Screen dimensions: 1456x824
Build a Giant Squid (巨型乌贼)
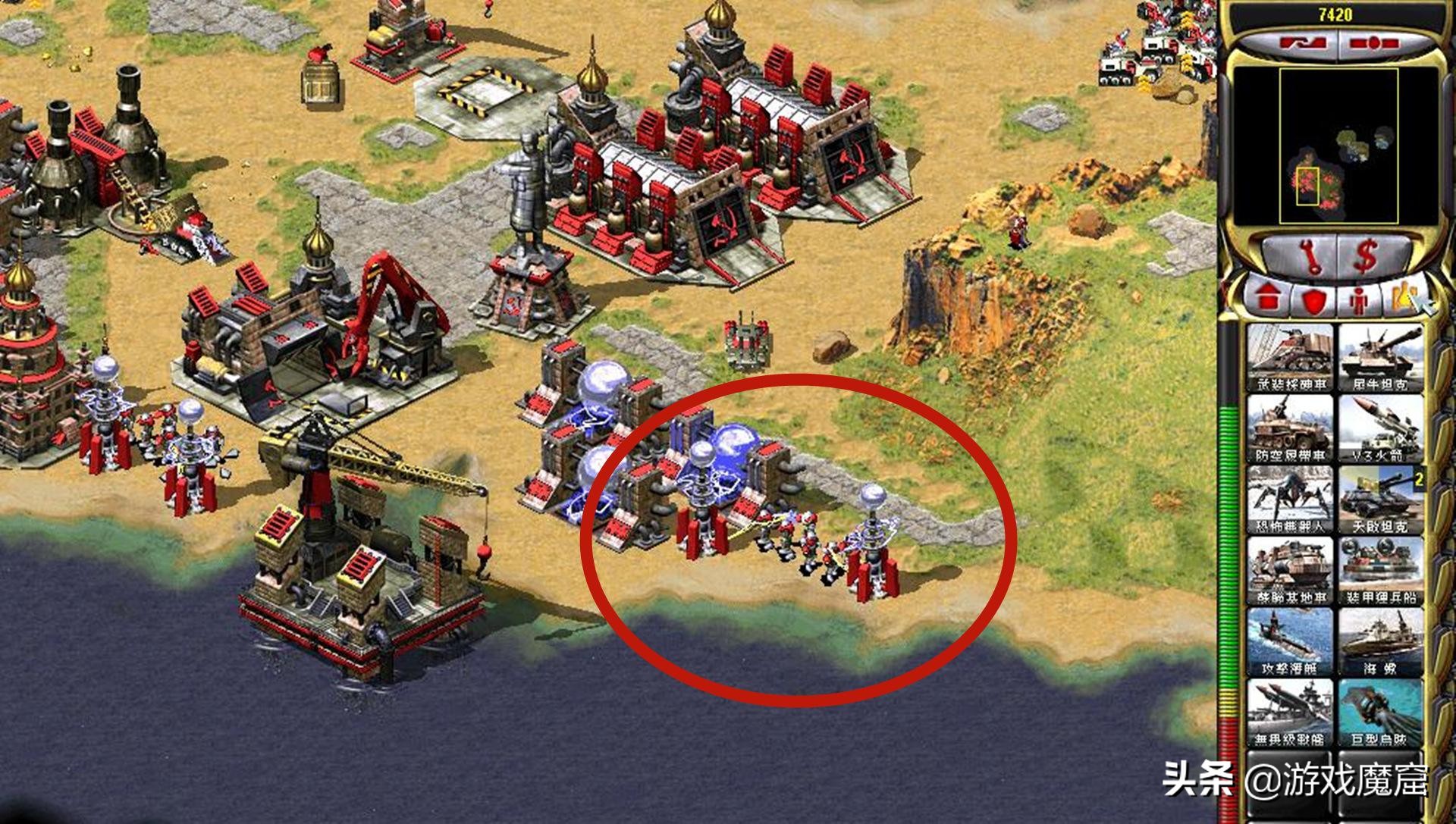point(1380,713)
